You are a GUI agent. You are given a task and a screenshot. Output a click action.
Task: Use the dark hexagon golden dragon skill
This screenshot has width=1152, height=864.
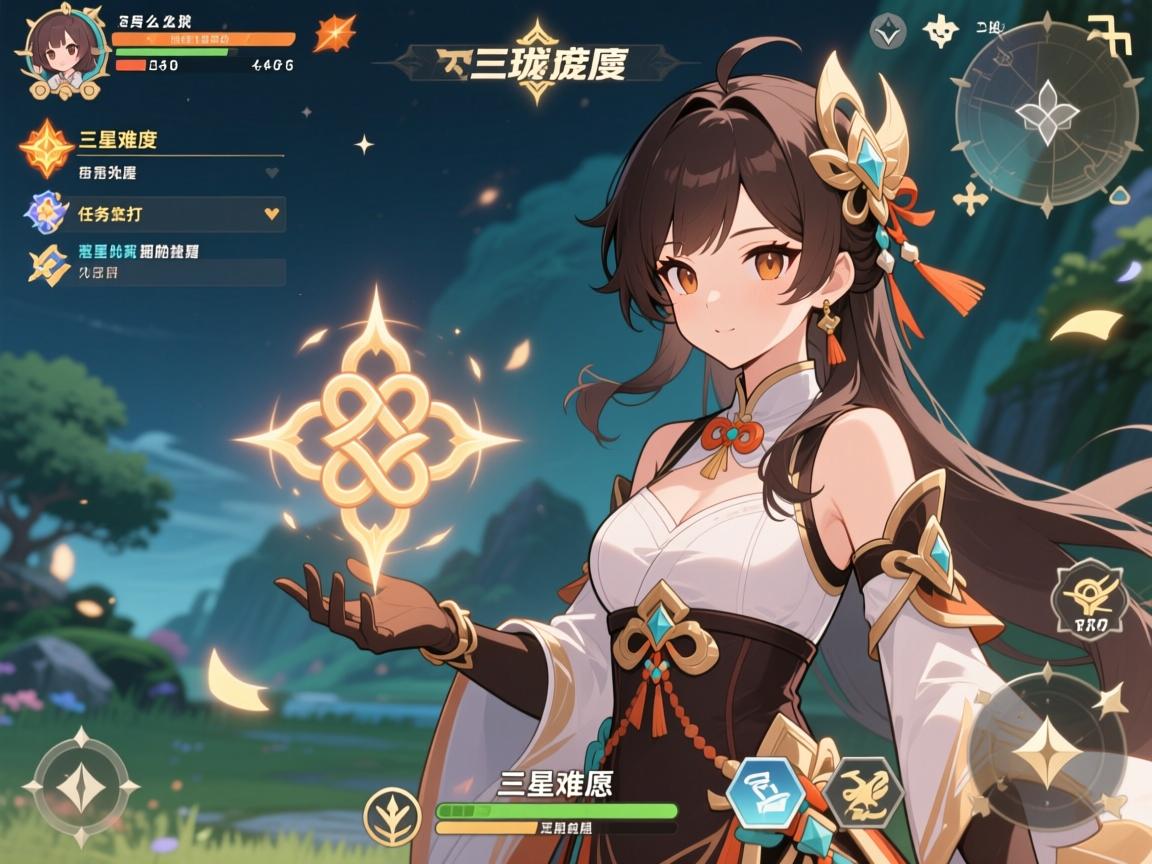860,792
